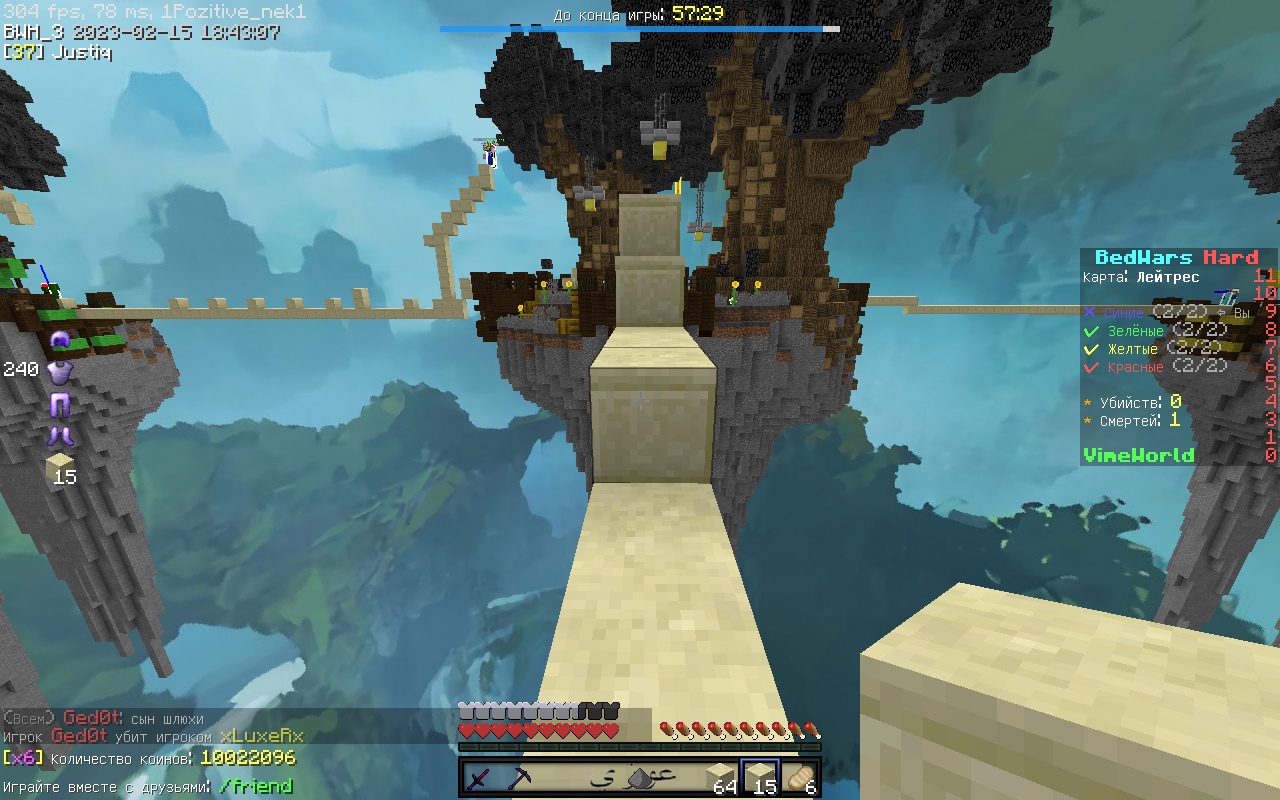Image resolution: width=1280 pixels, height=800 pixels.
Task: Select the enchanted pickaxe hotbar slot
Action: point(521,778)
